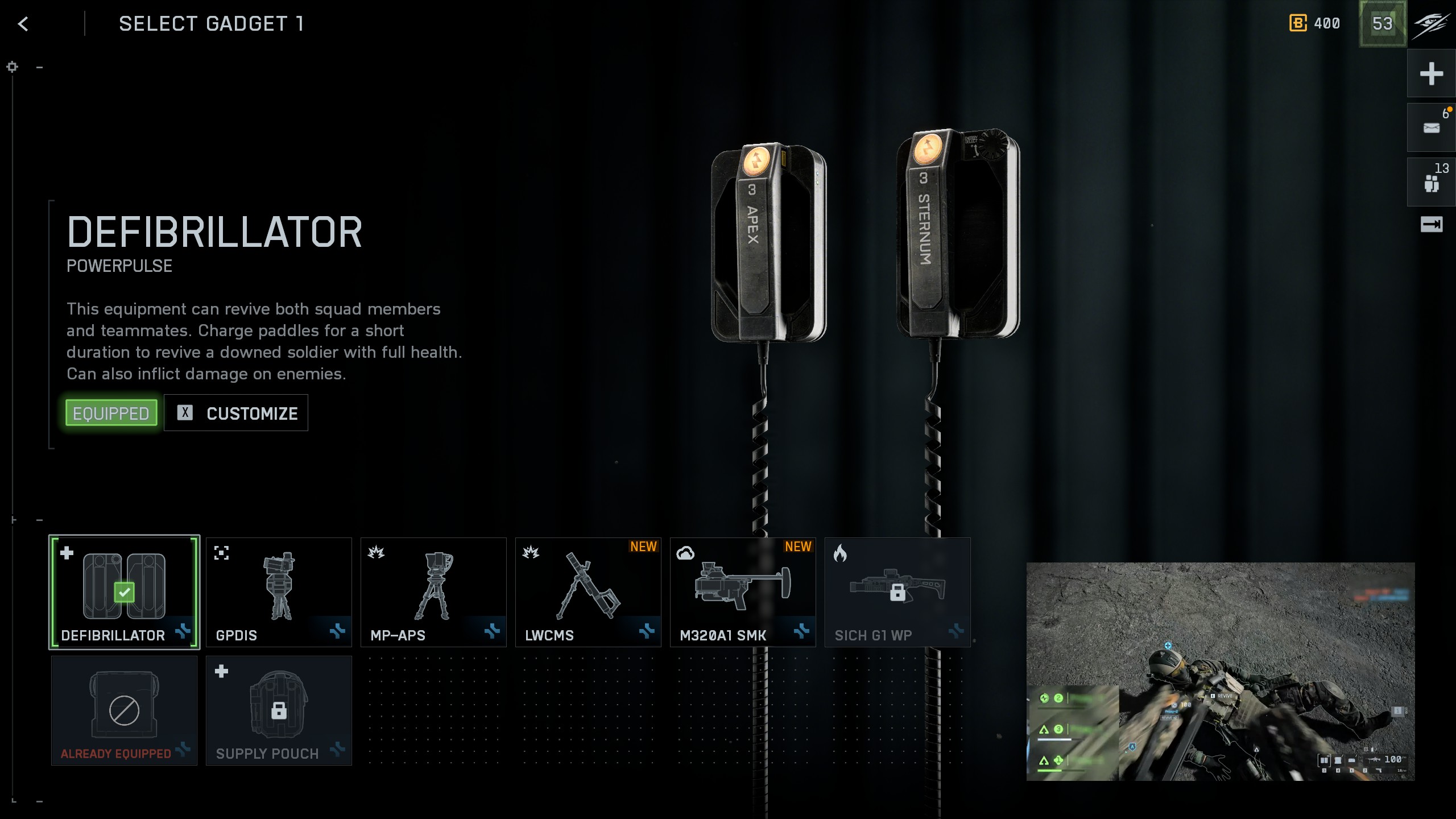Select the locked Supply Pouch tile

[x=279, y=710]
